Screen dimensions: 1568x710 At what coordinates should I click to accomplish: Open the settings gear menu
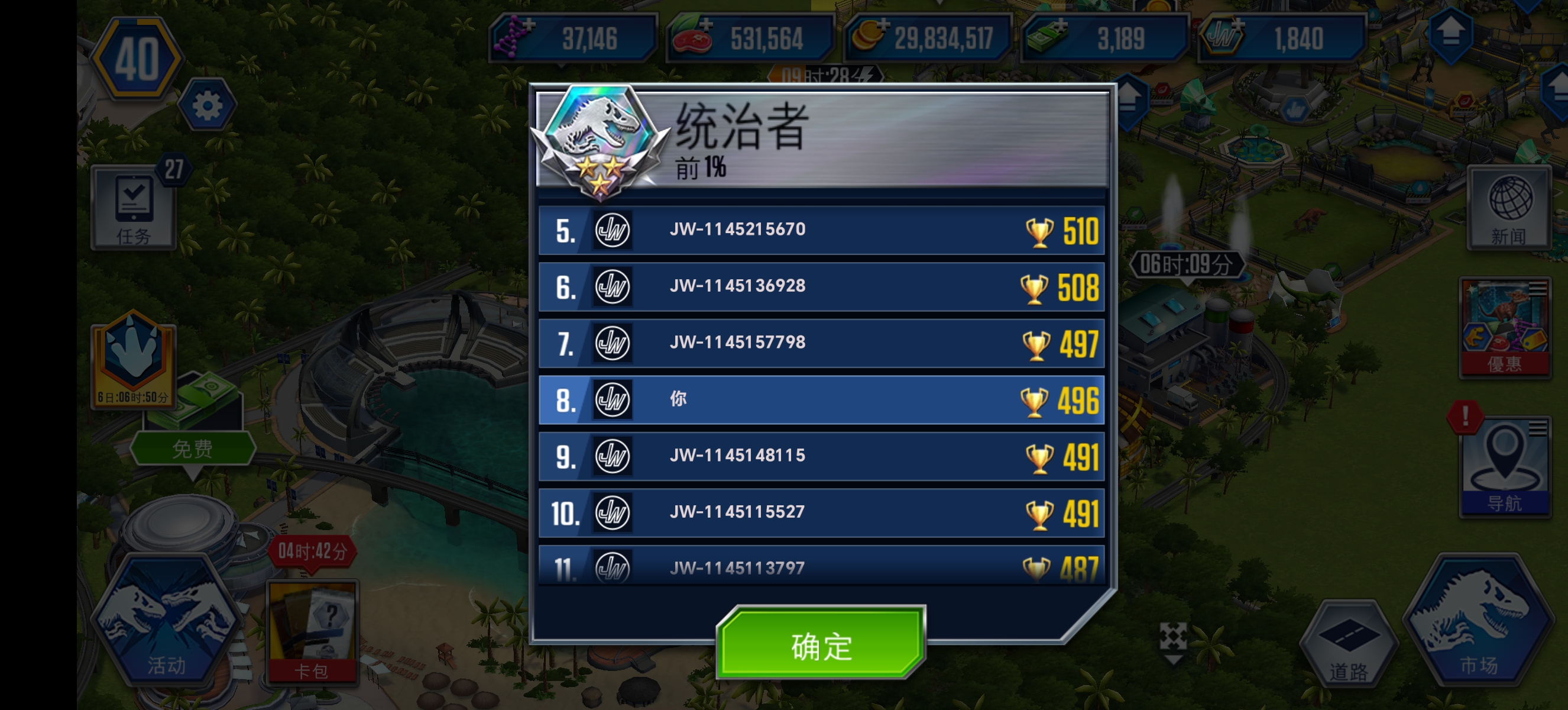(207, 104)
